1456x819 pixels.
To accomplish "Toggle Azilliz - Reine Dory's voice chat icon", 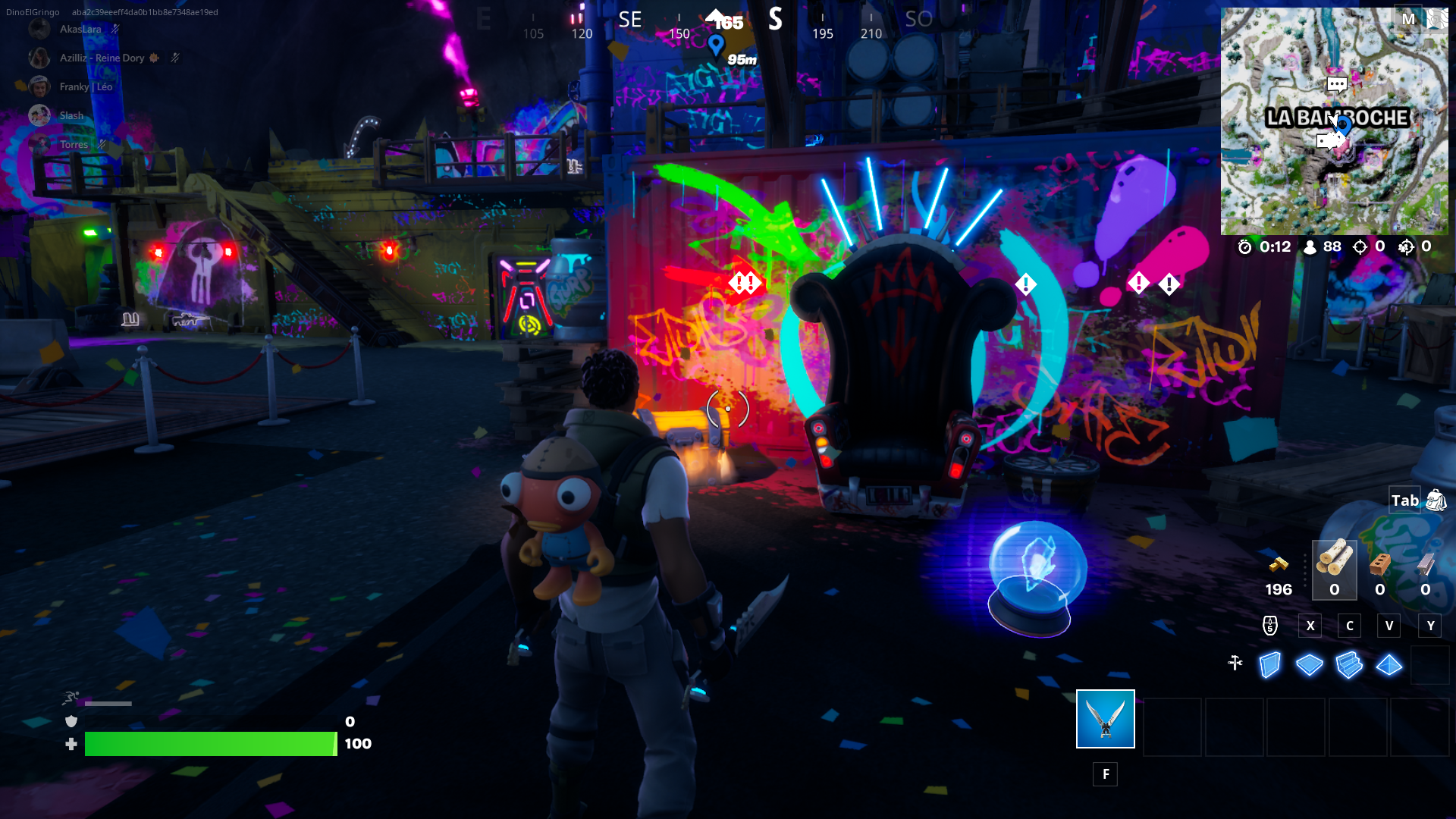I will point(175,58).
